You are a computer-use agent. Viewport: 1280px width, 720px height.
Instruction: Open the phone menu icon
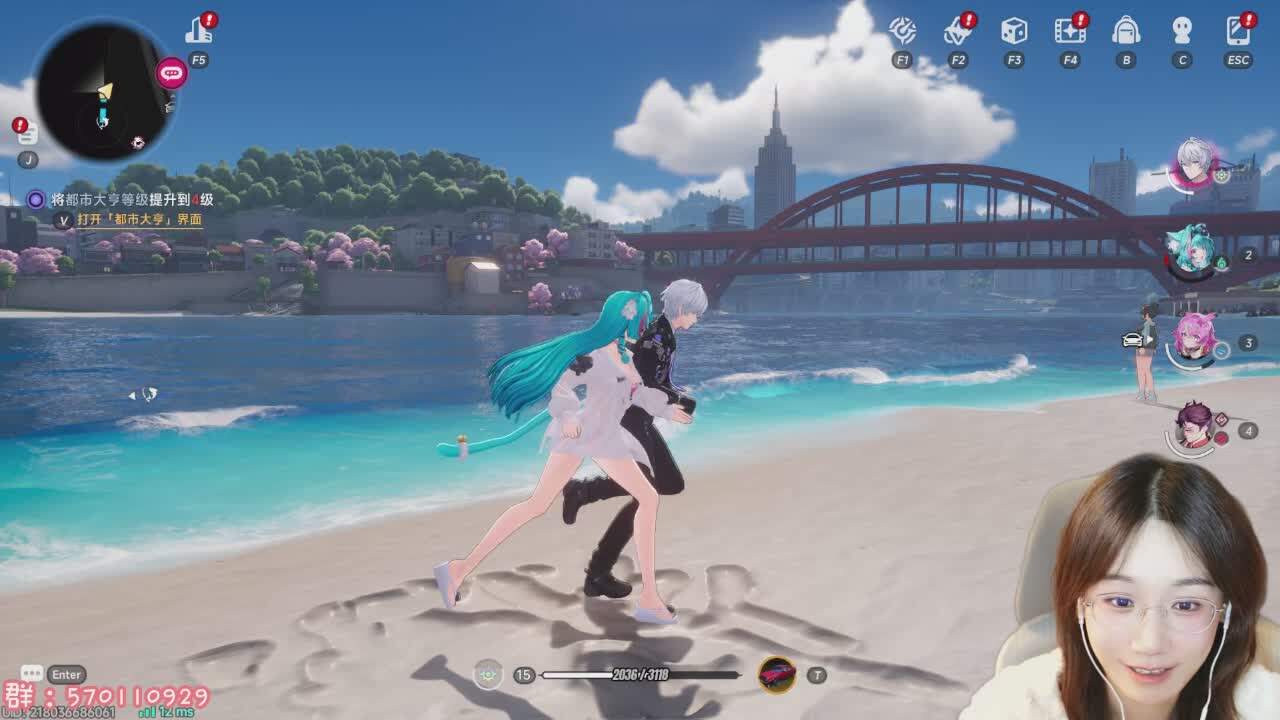coord(1238,30)
